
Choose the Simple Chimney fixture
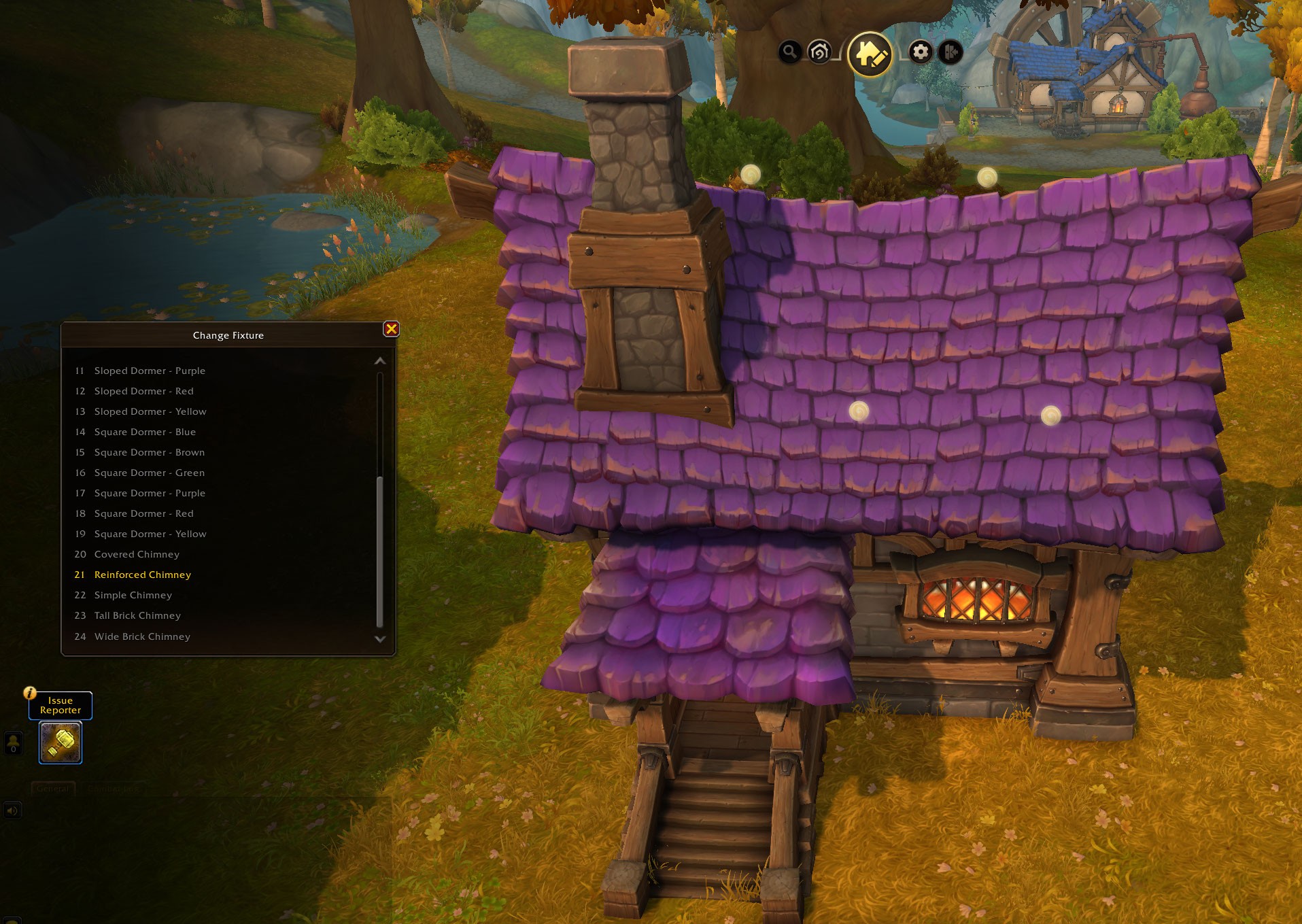[x=133, y=595]
